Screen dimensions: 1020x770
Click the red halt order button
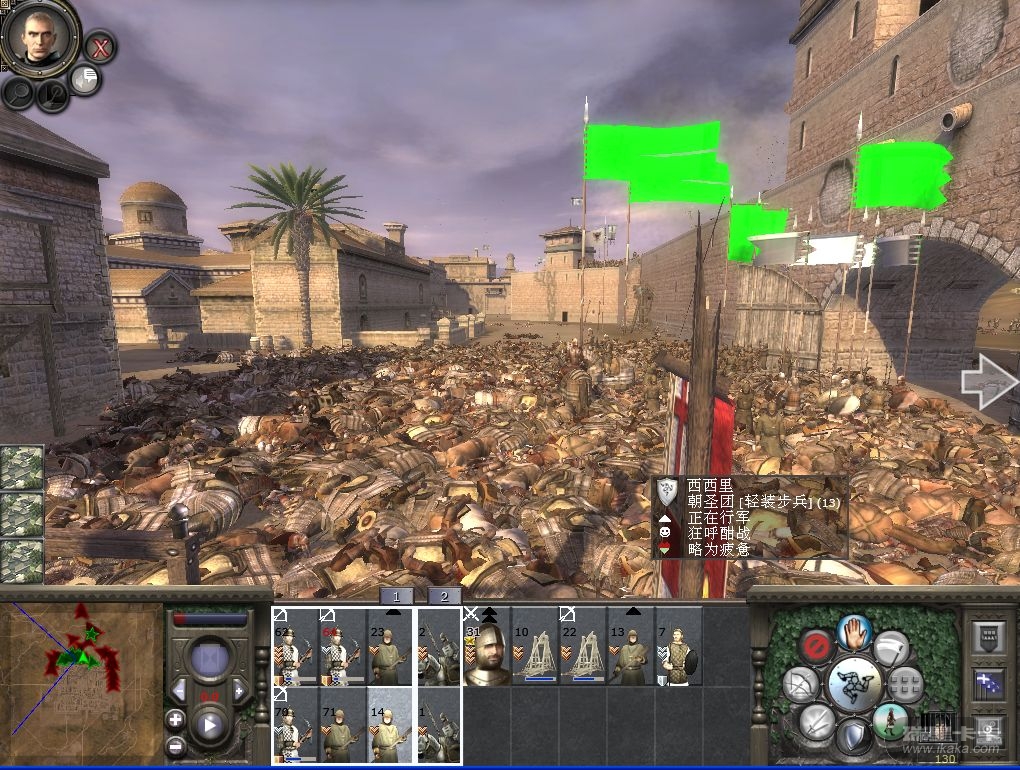(x=817, y=646)
